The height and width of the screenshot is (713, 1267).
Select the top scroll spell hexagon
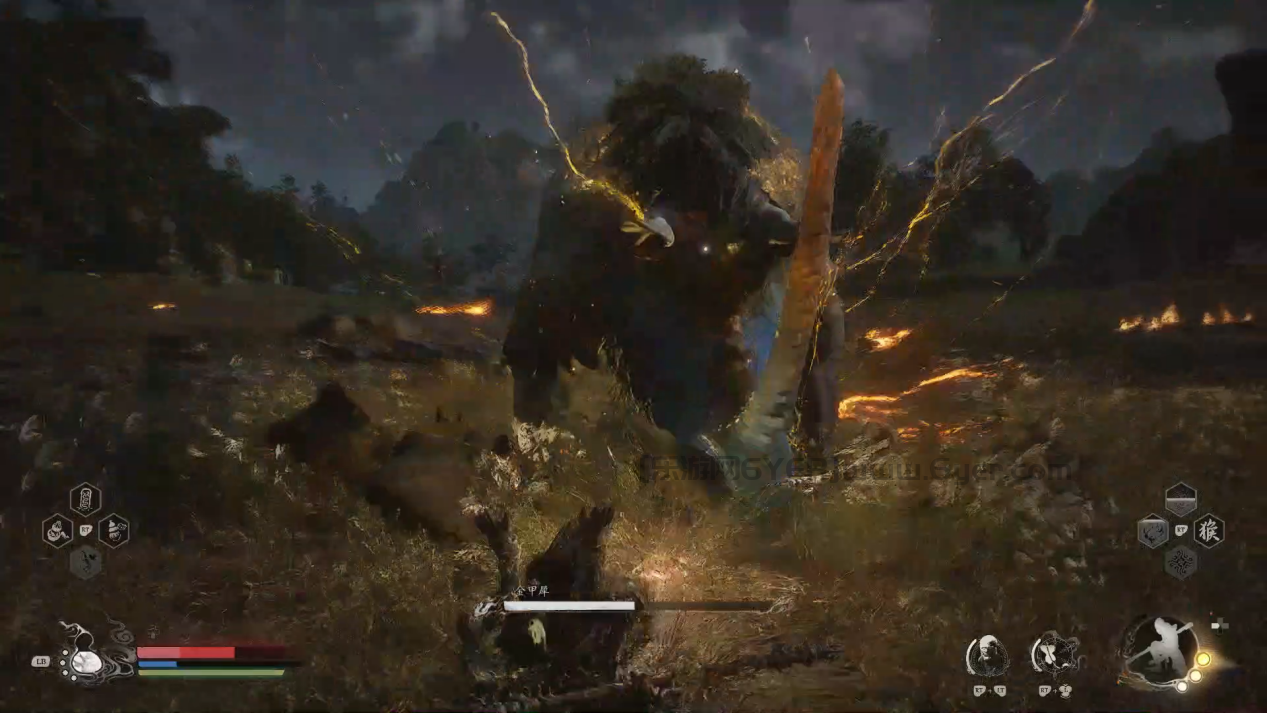(85, 498)
